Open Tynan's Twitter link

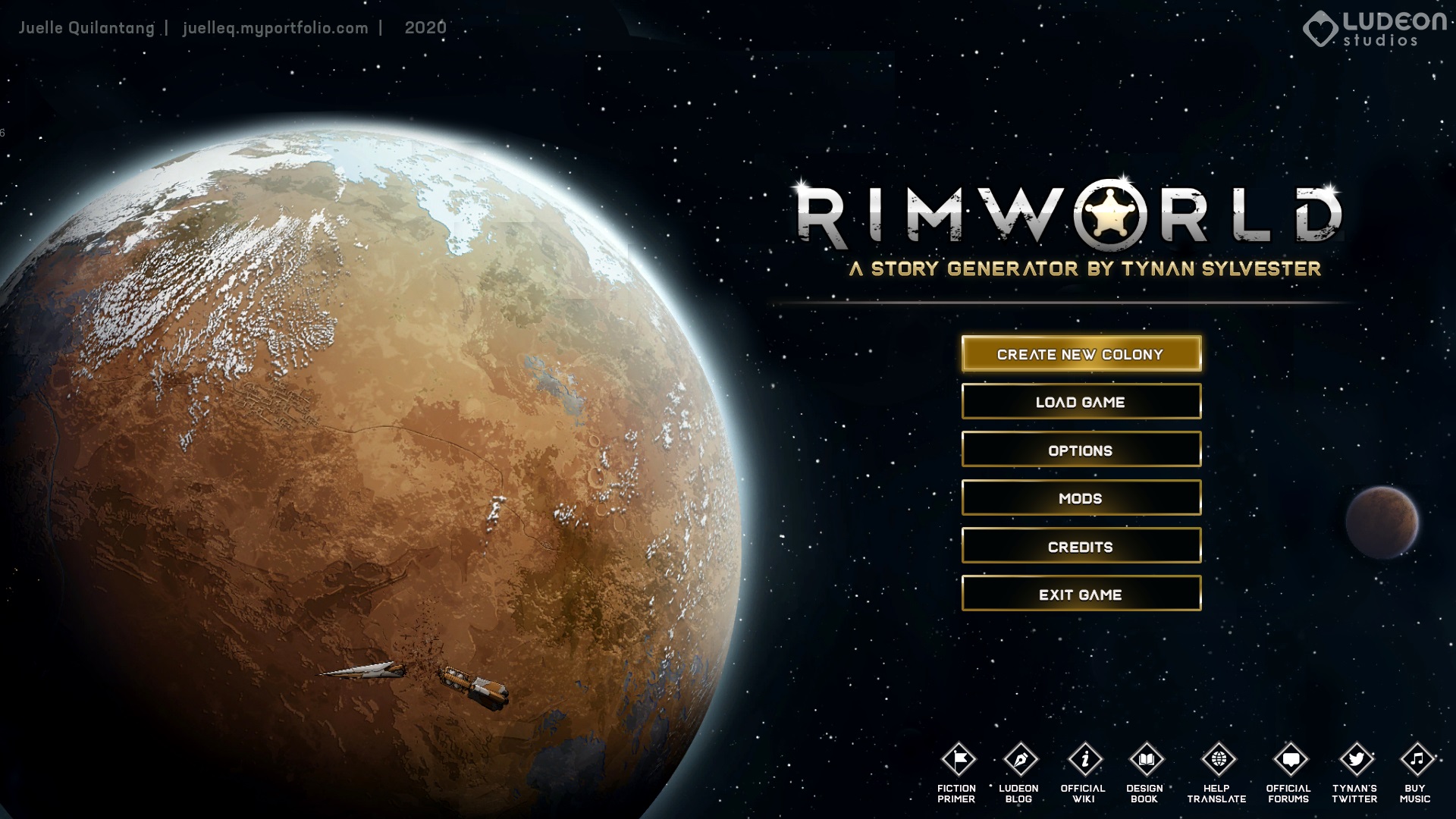1355,760
